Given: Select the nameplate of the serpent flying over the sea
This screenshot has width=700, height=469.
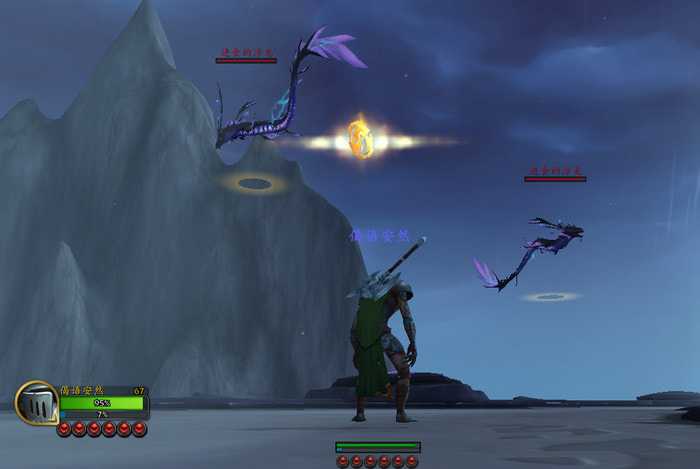Looking at the screenshot, I should click(x=555, y=174).
